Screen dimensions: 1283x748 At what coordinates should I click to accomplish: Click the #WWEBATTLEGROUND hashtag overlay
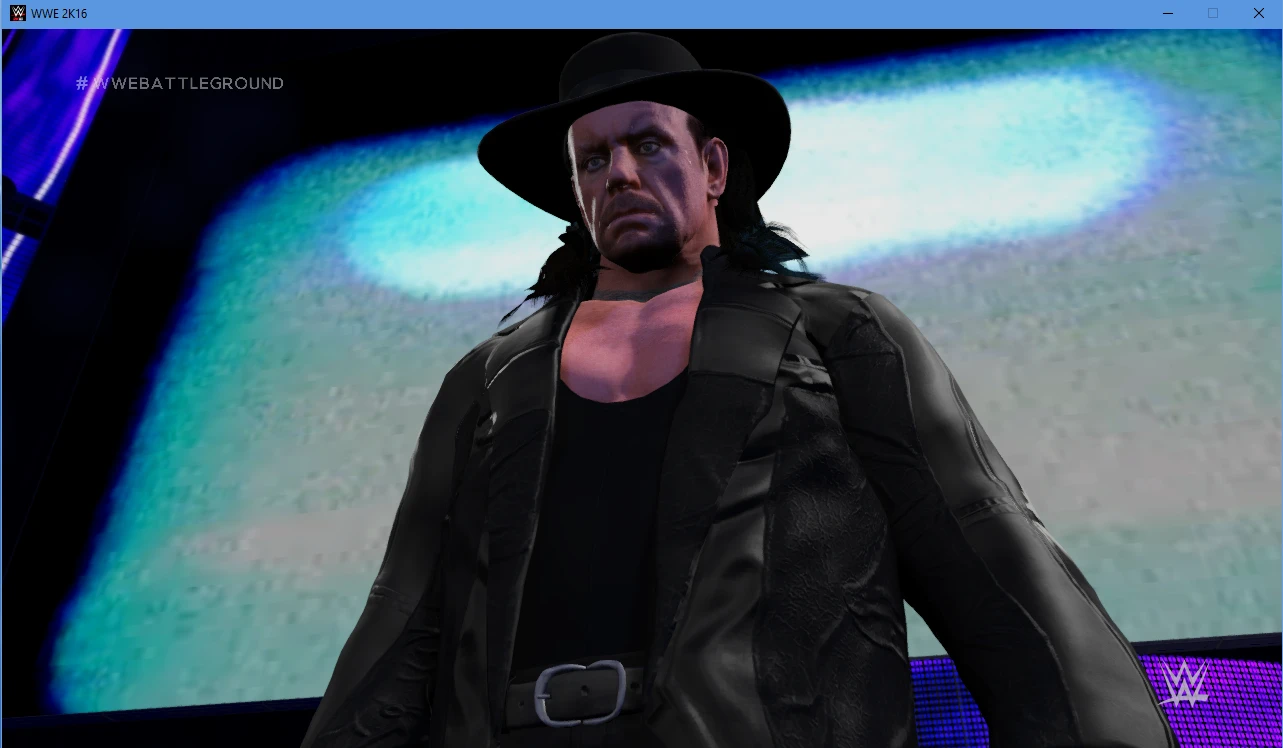click(180, 84)
